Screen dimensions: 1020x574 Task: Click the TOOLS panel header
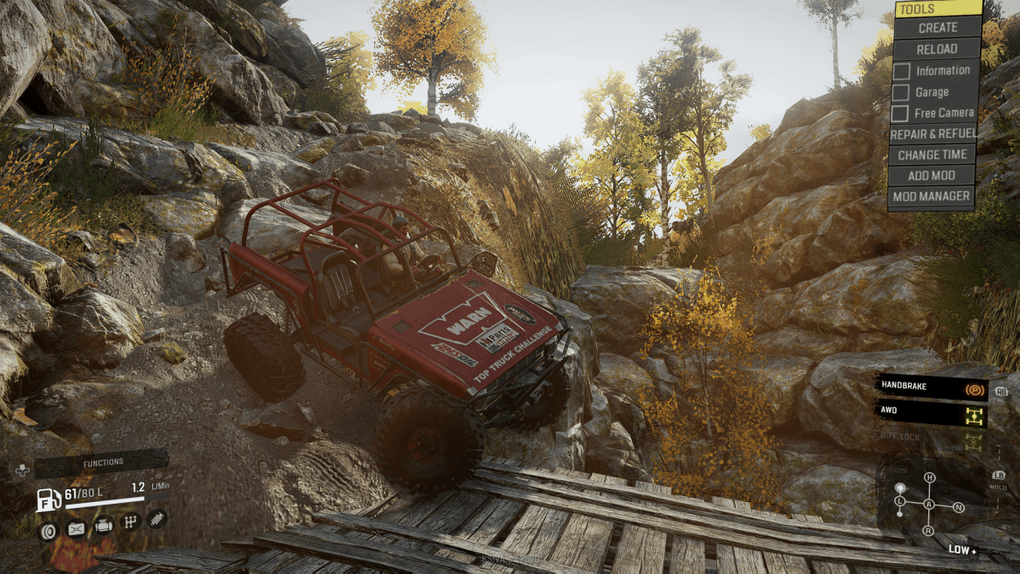tap(937, 9)
